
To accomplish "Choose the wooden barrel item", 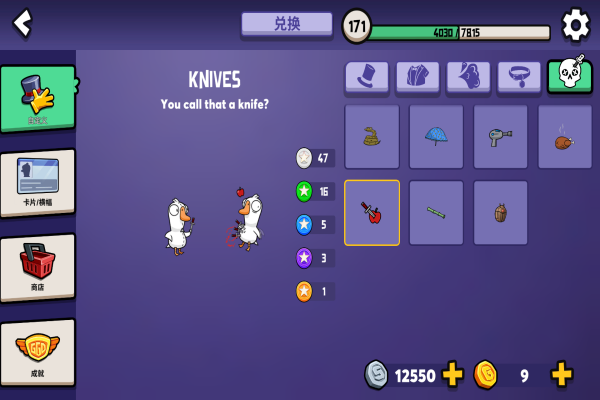I will pos(501,212).
